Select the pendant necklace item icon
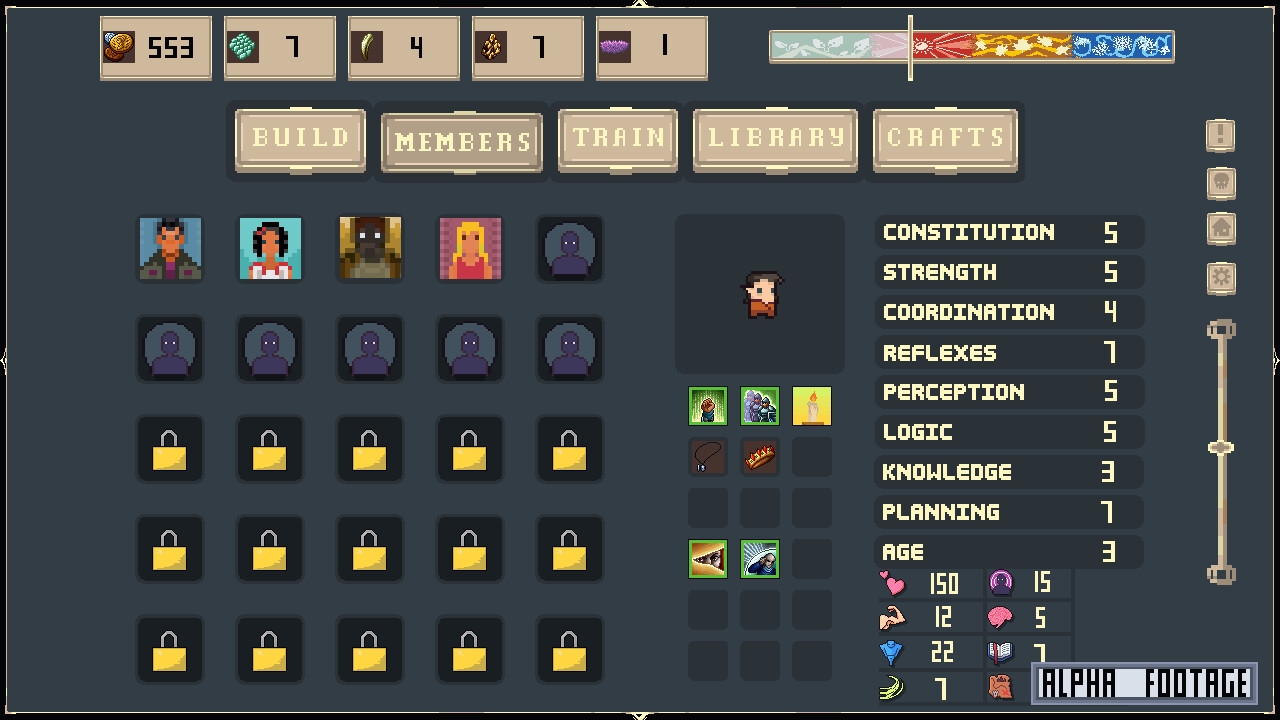 pyautogui.click(x=707, y=457)
